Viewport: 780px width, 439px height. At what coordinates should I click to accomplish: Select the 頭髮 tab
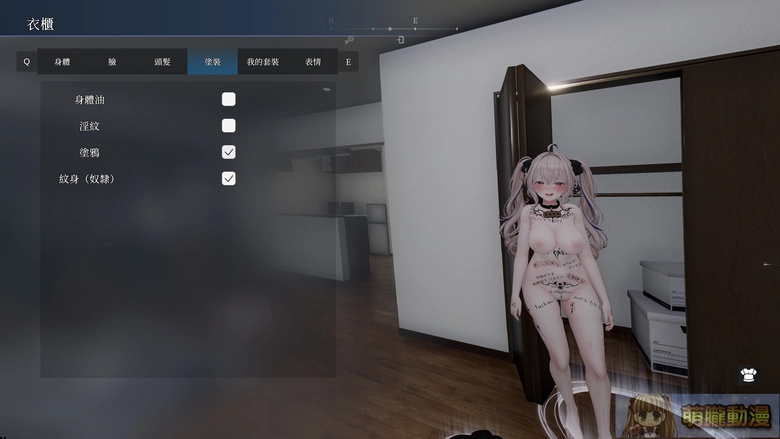click(x=162, y=62)
